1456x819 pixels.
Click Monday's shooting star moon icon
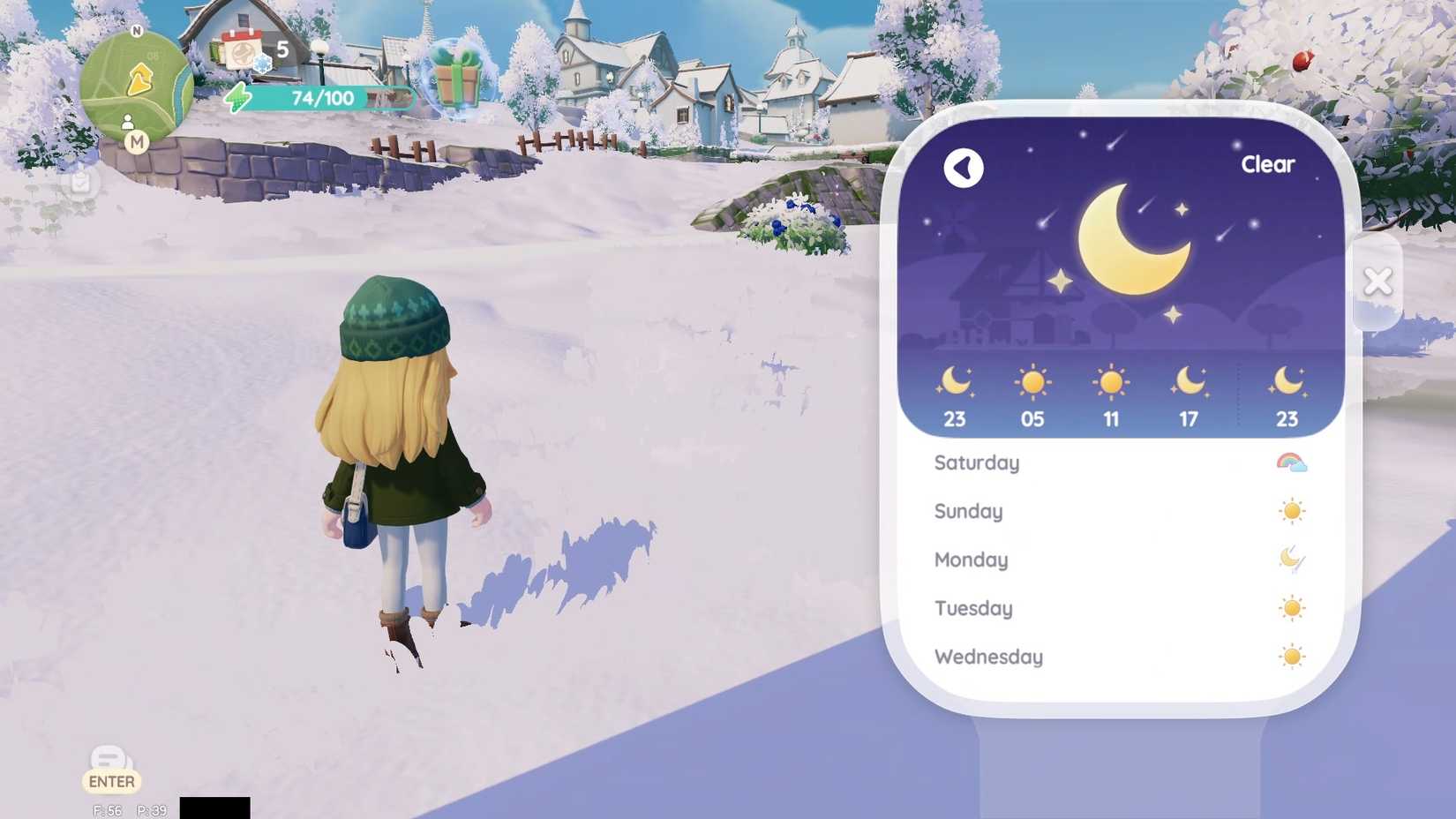pos(1293,559)
